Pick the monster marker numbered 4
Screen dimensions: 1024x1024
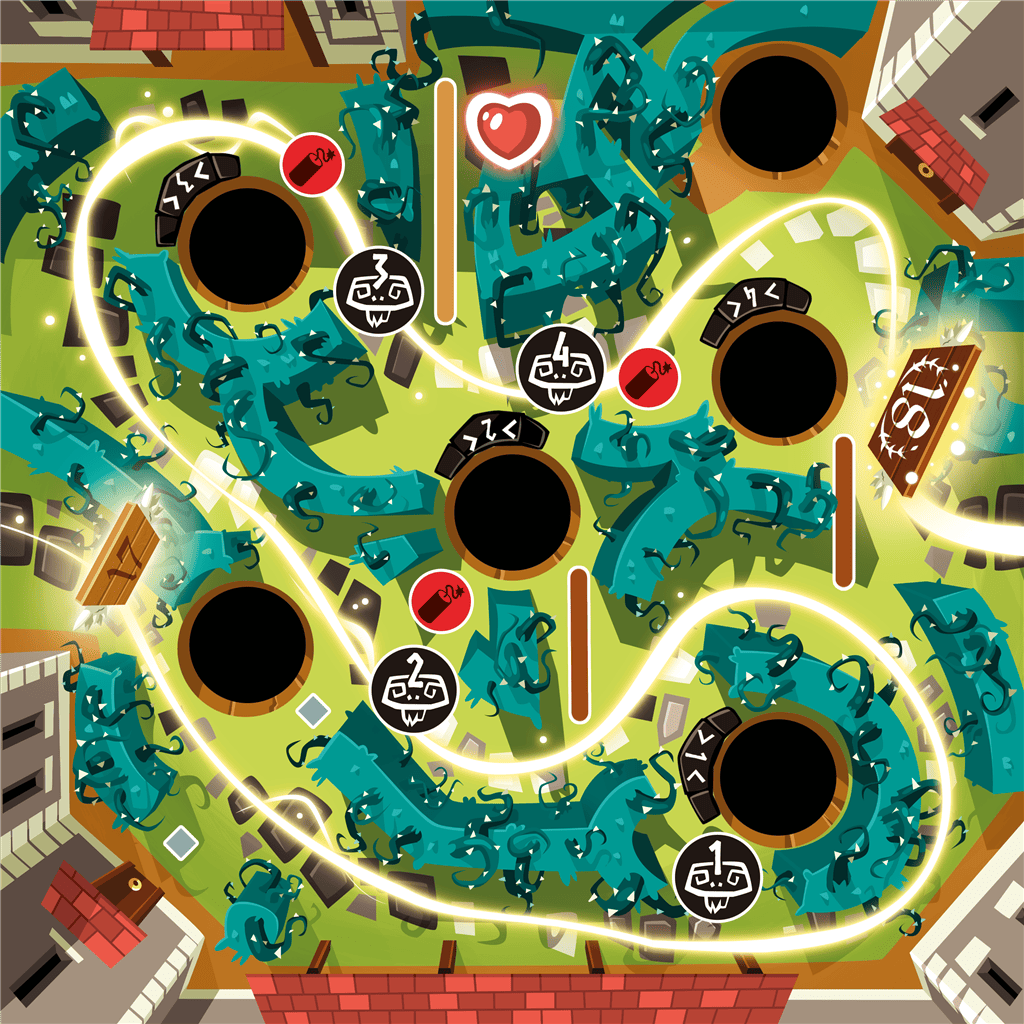click(x=561, y=368)
